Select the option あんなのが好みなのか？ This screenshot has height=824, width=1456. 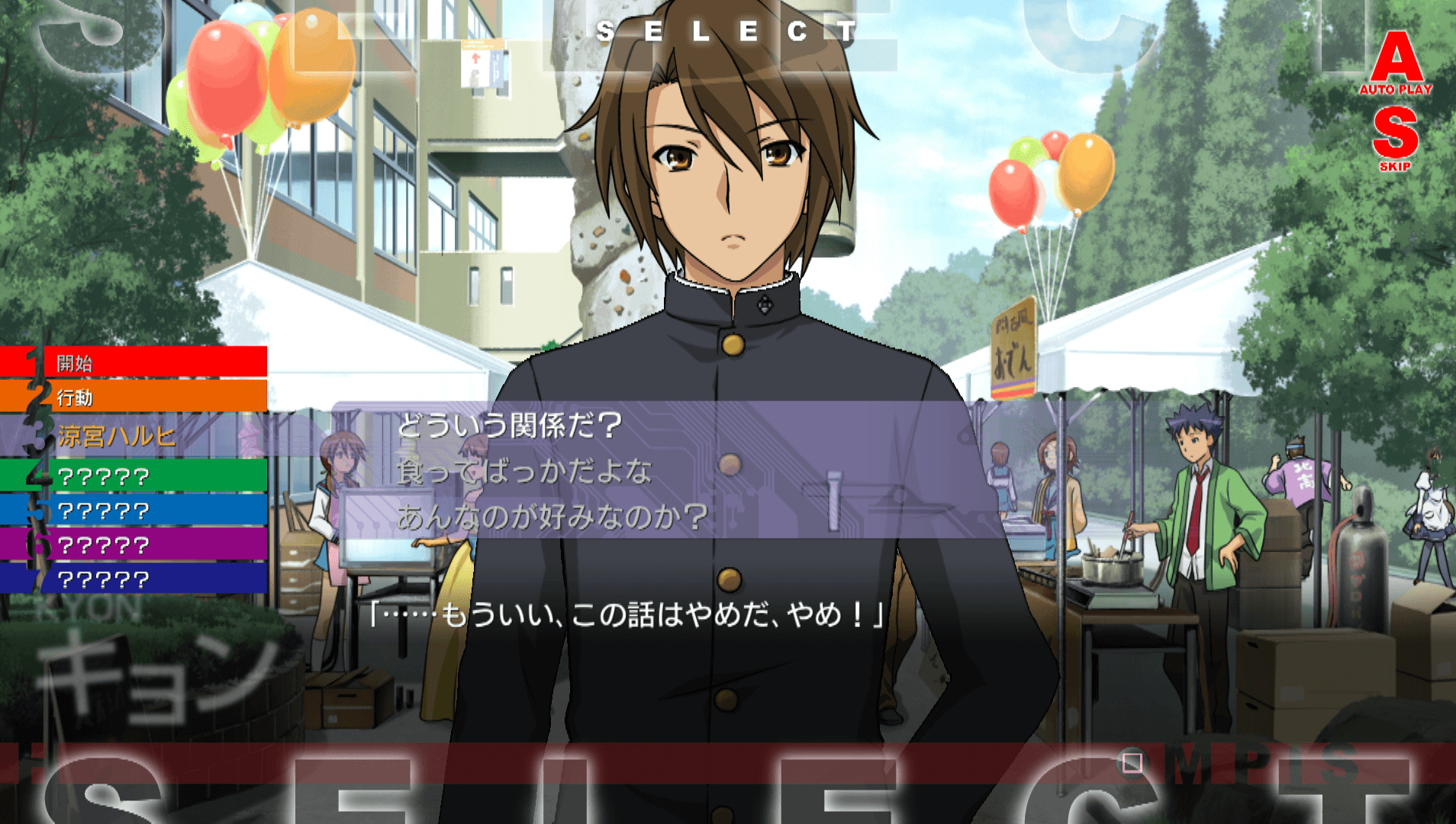(552, 517)
